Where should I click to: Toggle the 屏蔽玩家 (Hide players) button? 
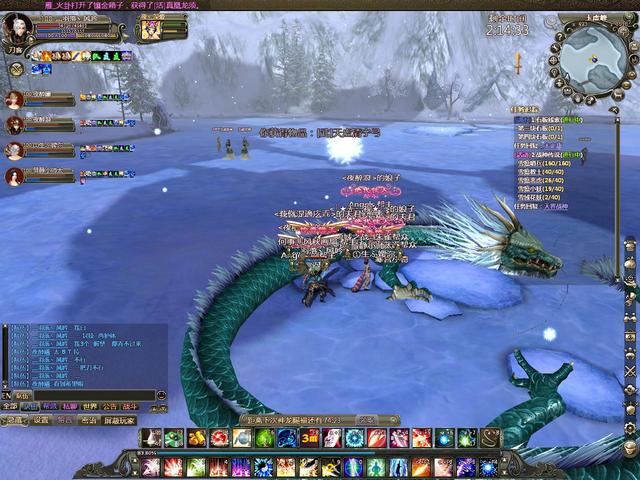(119, 421)
